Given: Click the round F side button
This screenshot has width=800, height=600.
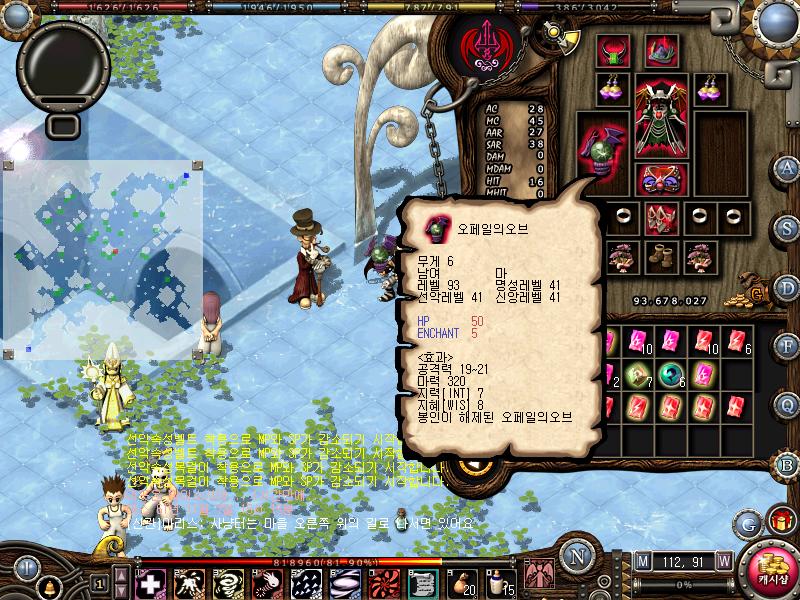Looking at the screenshot, I should [x=787, y=345].
